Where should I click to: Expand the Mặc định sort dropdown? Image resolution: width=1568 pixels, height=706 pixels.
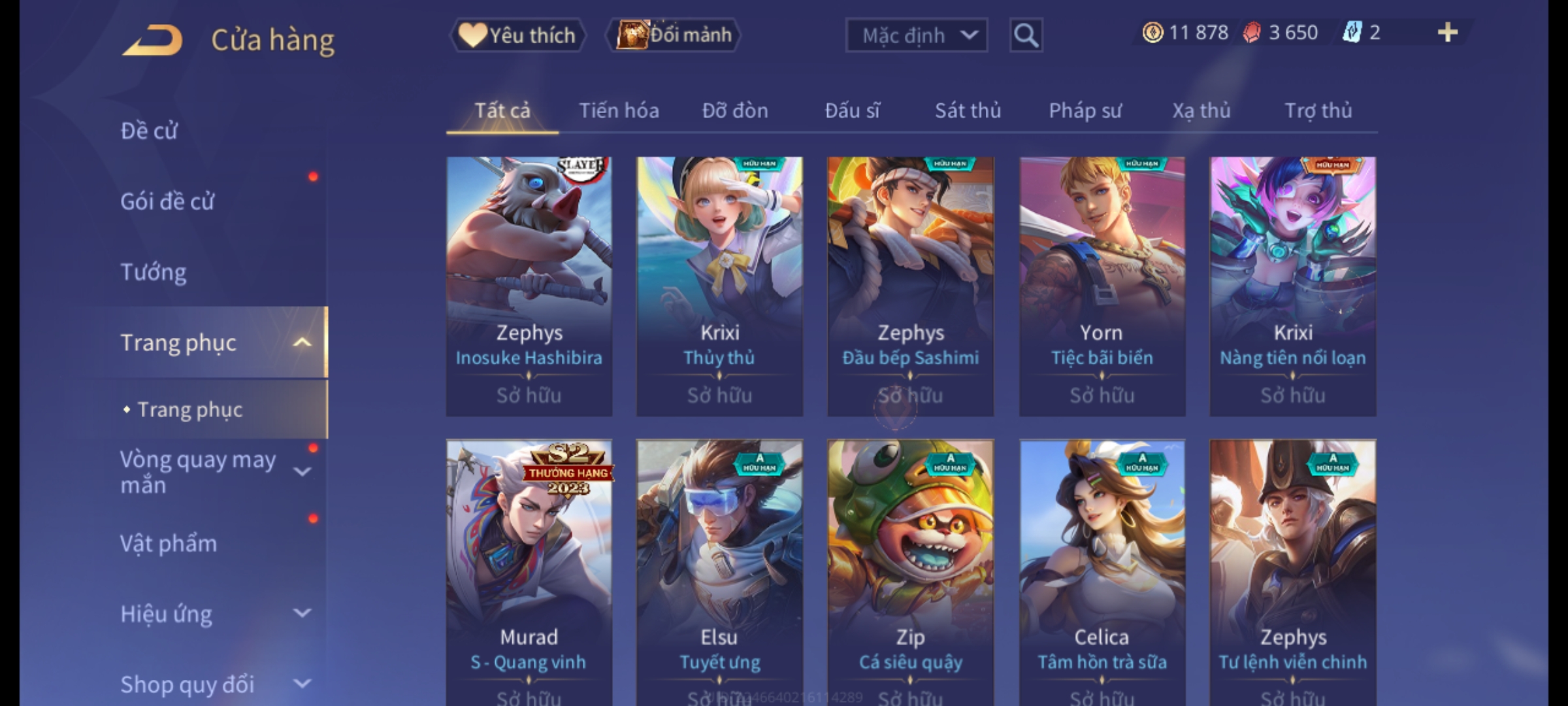[x=916, y=35]
